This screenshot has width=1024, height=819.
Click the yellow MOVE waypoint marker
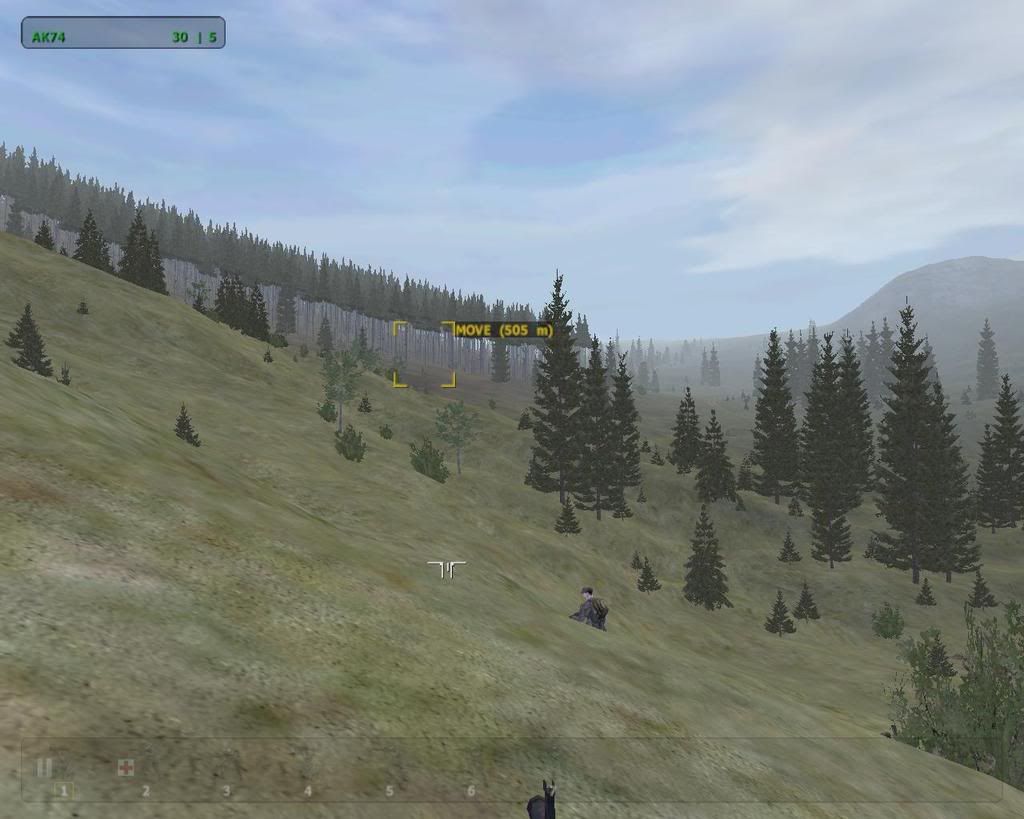click(424, 354)
